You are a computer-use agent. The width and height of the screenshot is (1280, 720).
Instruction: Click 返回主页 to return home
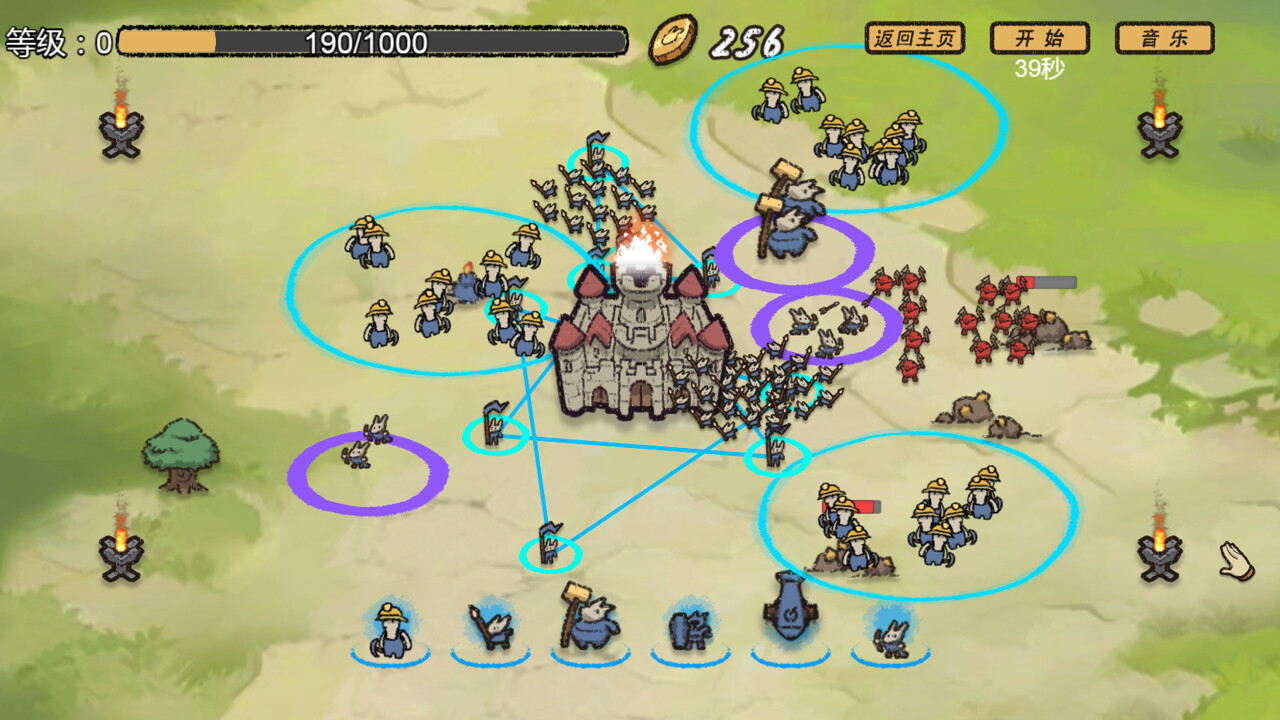pyautogui.click(x=913, y=38)
